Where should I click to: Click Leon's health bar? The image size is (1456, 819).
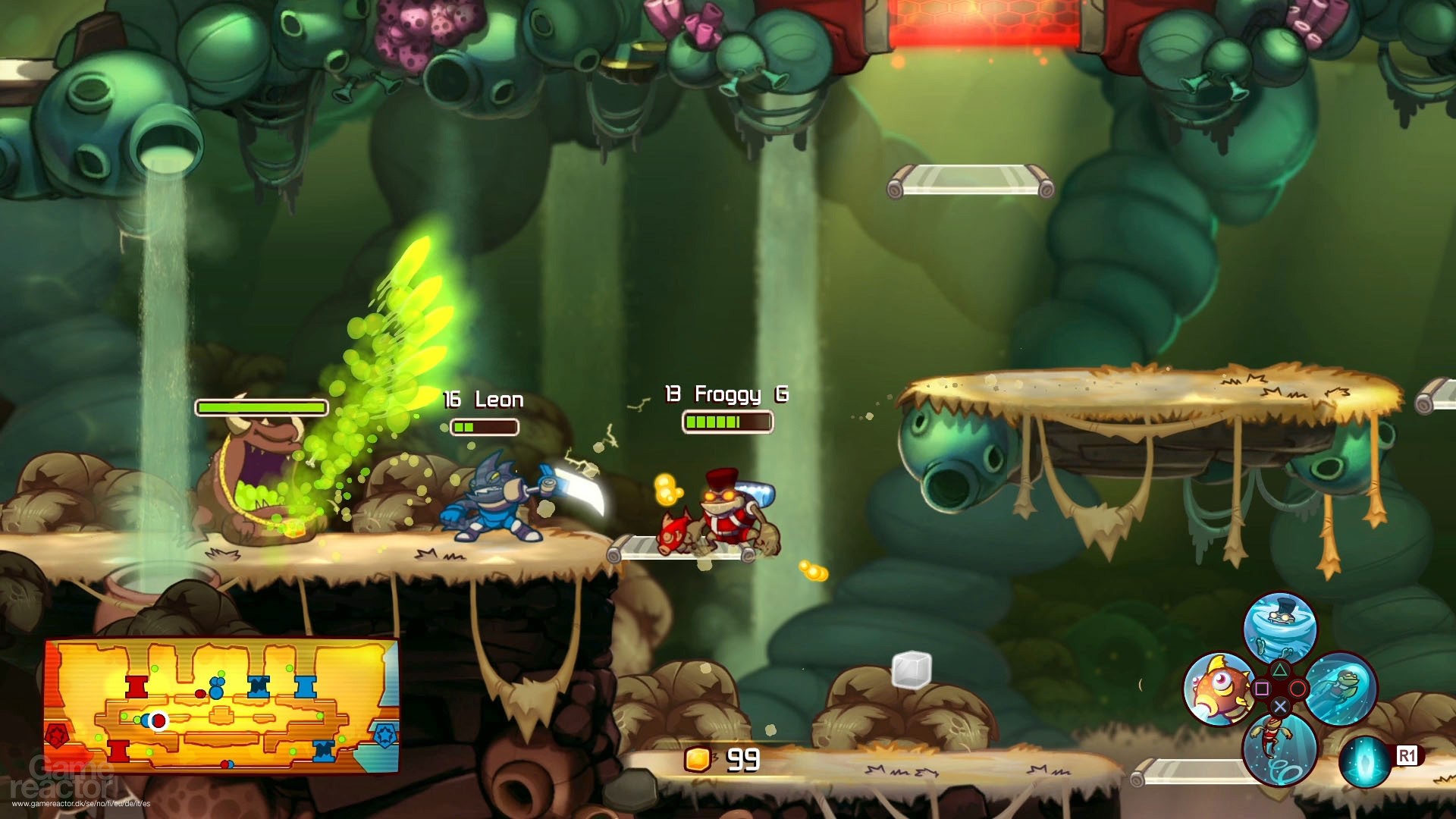point(483,426)
